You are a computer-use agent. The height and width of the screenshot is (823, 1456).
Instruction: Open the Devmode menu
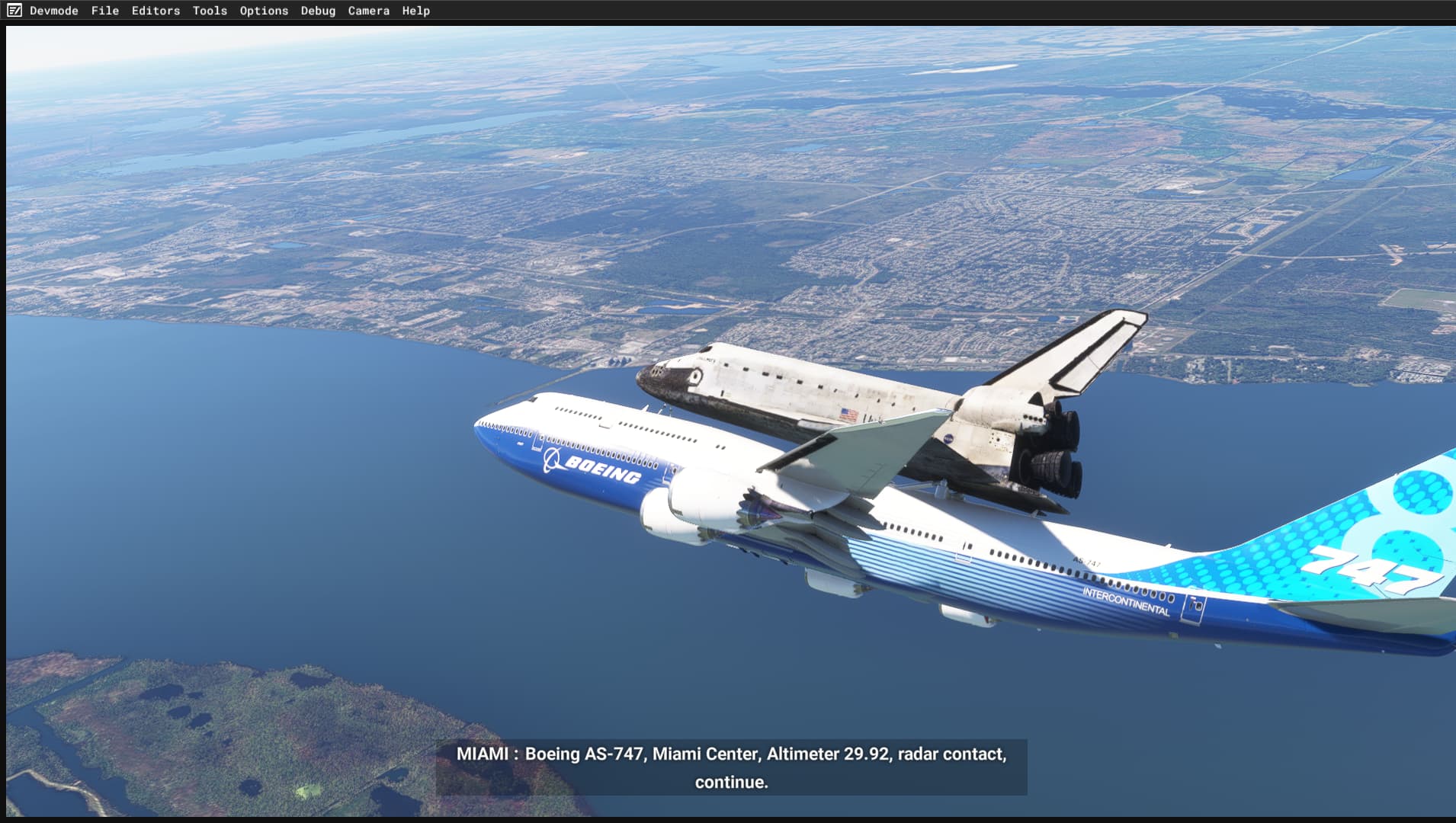coord(54,11)
